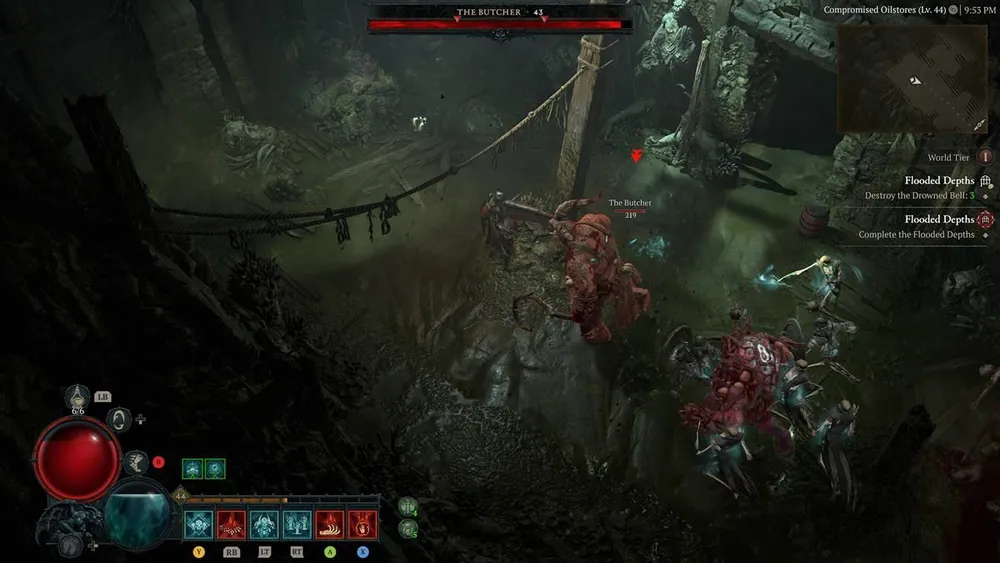Select the lower green minion status icon
Viewport: 1000px width, 563px height.
point(408,528)
